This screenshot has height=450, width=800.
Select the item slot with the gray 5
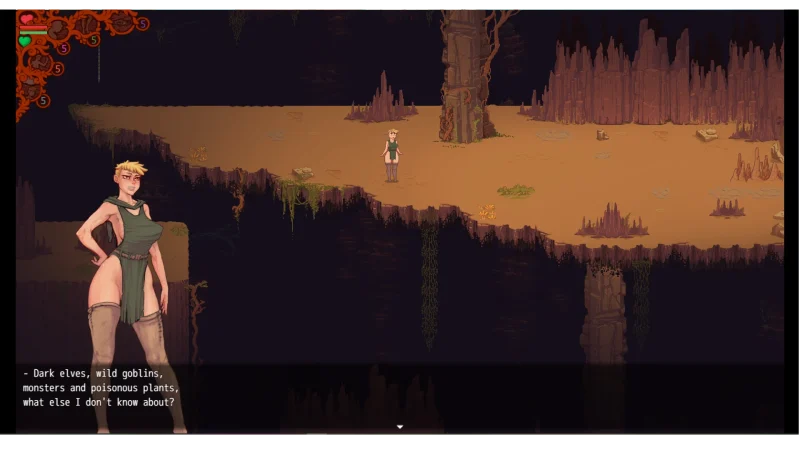coord(31,90)
